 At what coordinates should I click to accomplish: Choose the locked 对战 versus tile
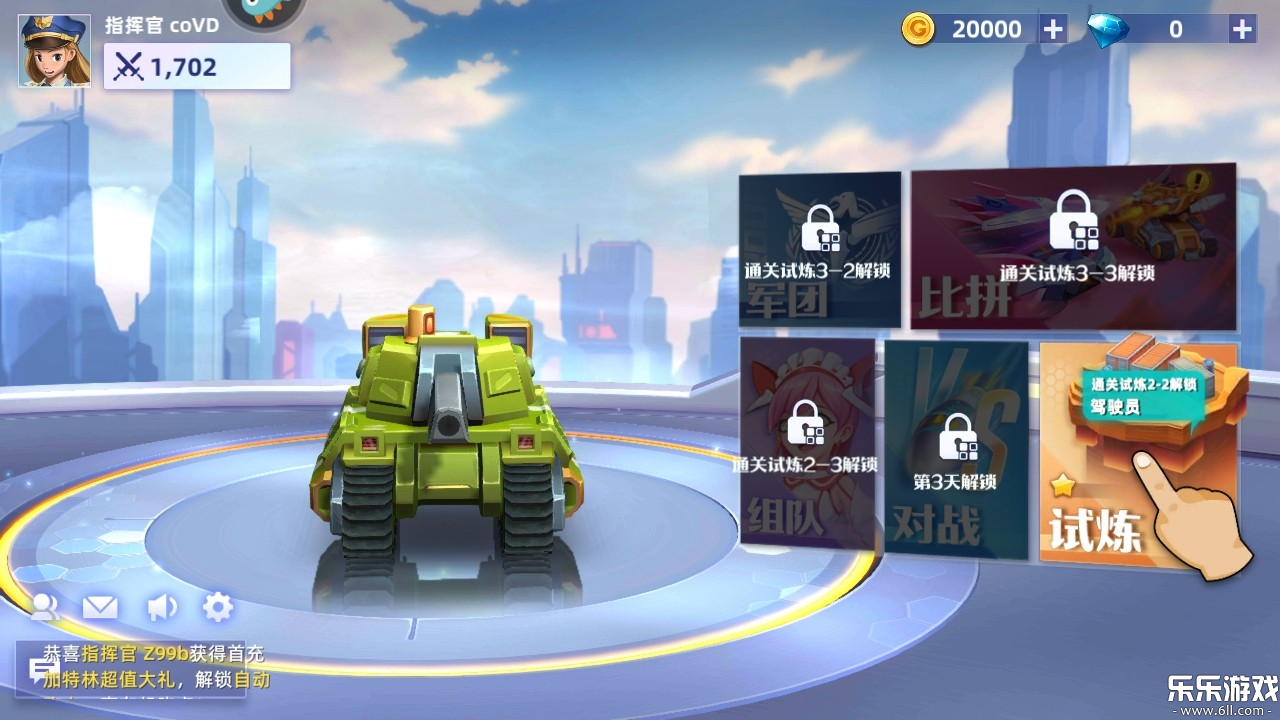[x=955, y=450]
